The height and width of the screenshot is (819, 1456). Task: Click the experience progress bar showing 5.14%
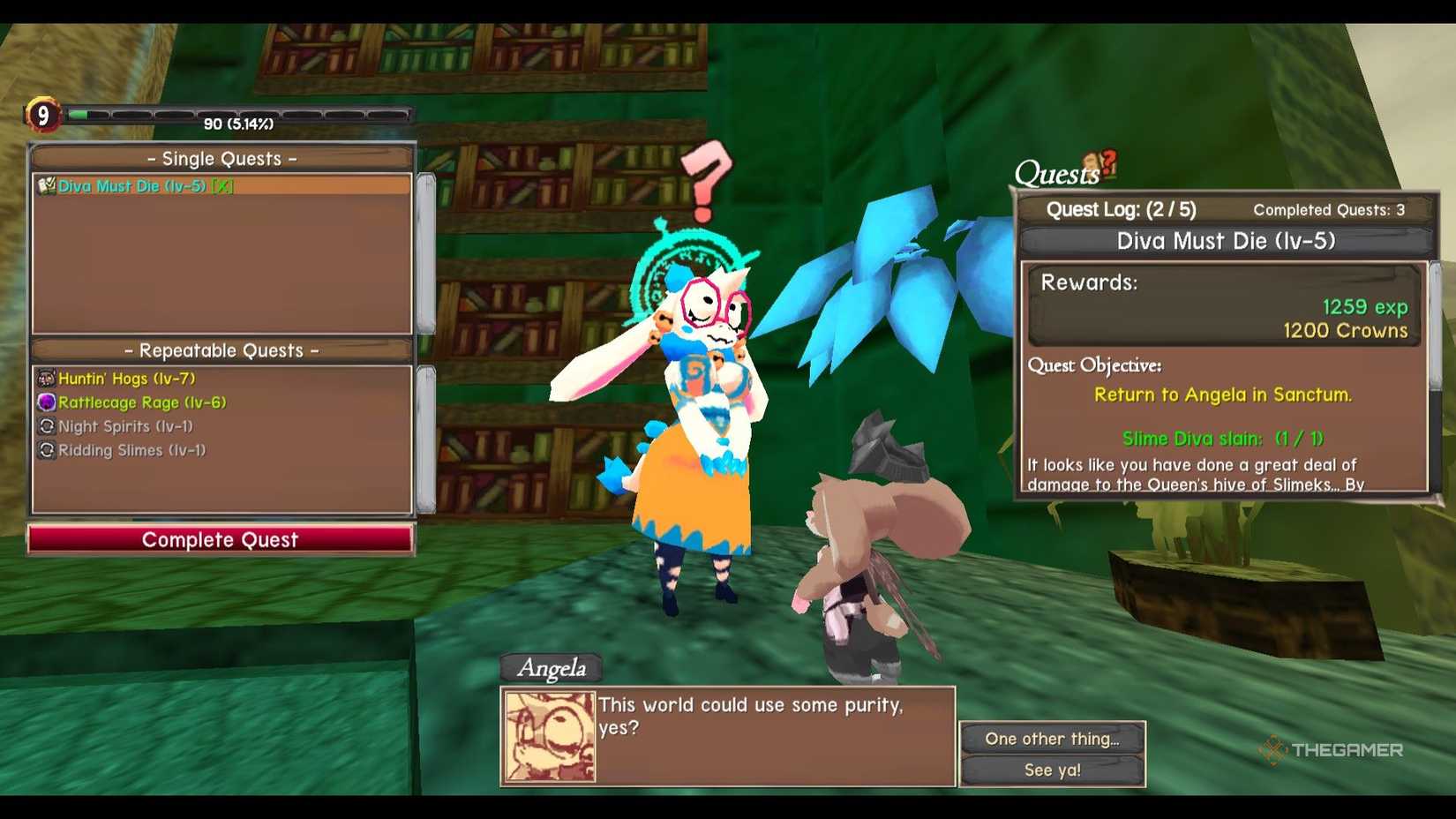pos(238,113)
